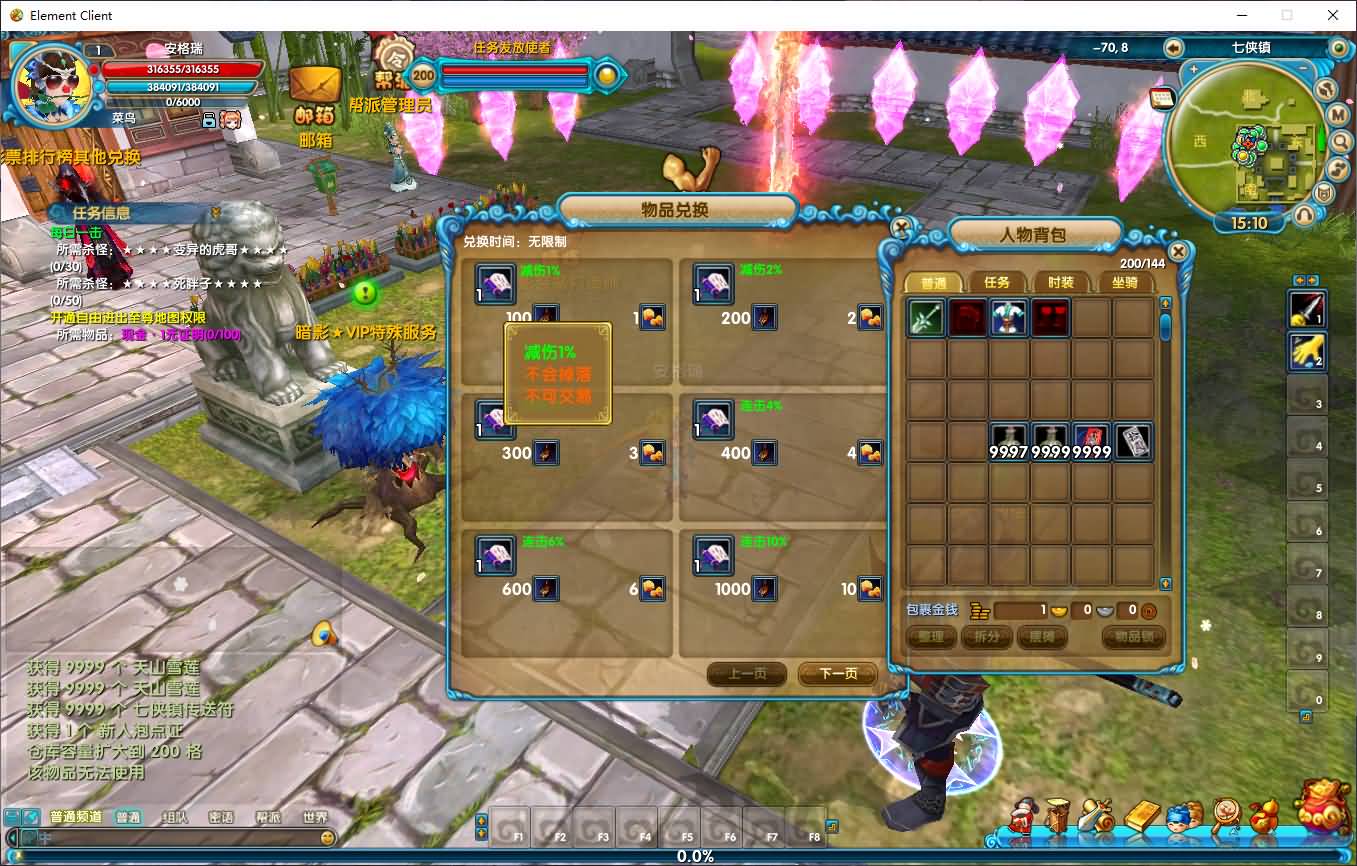This screenshot has width=1357, height=866.
Task: Open the 物品锁 item lock
Action: click(1133, 637)
